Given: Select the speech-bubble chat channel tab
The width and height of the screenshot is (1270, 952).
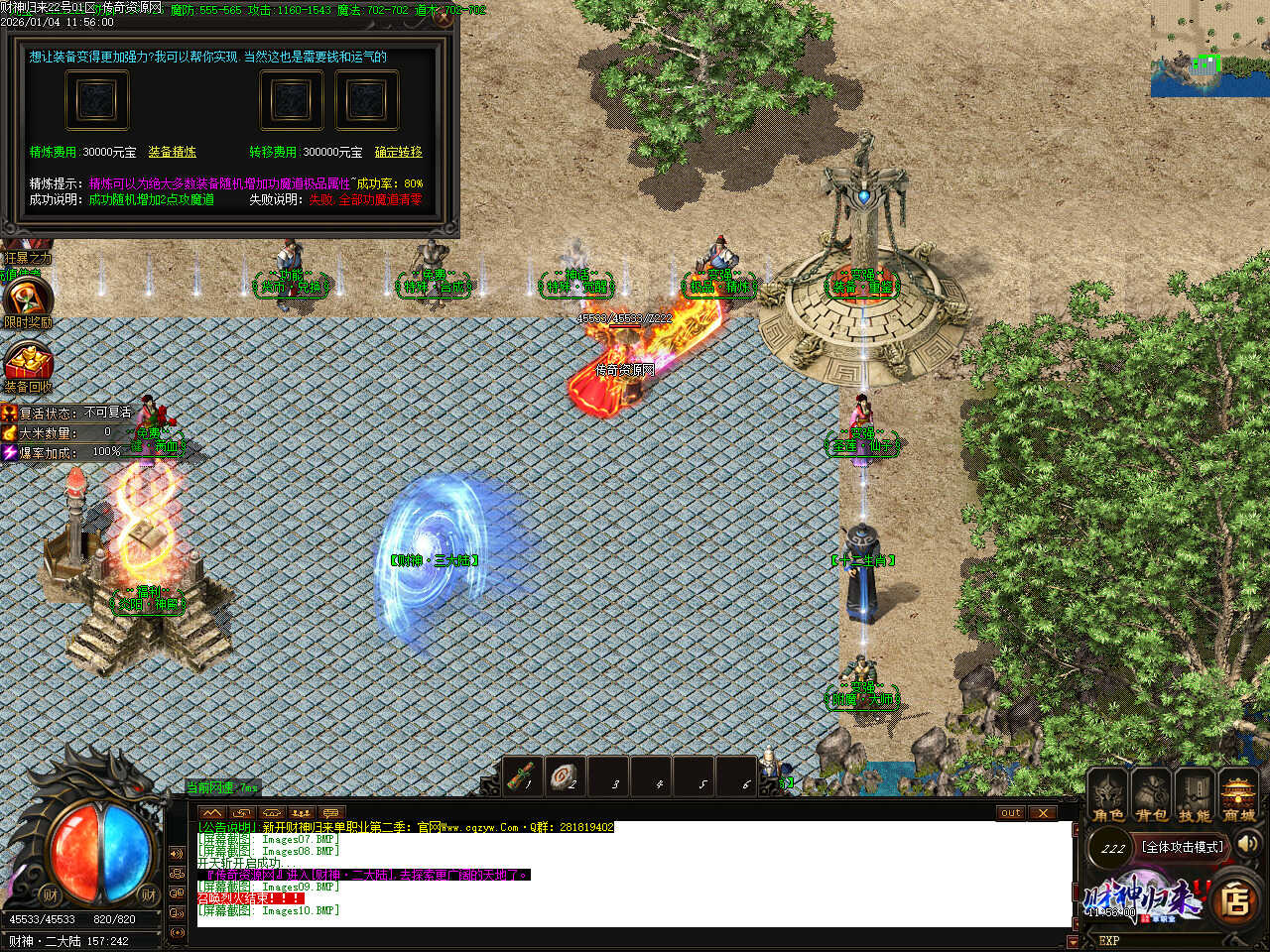Looking at the screenshot, I should [x=330, y=813].
